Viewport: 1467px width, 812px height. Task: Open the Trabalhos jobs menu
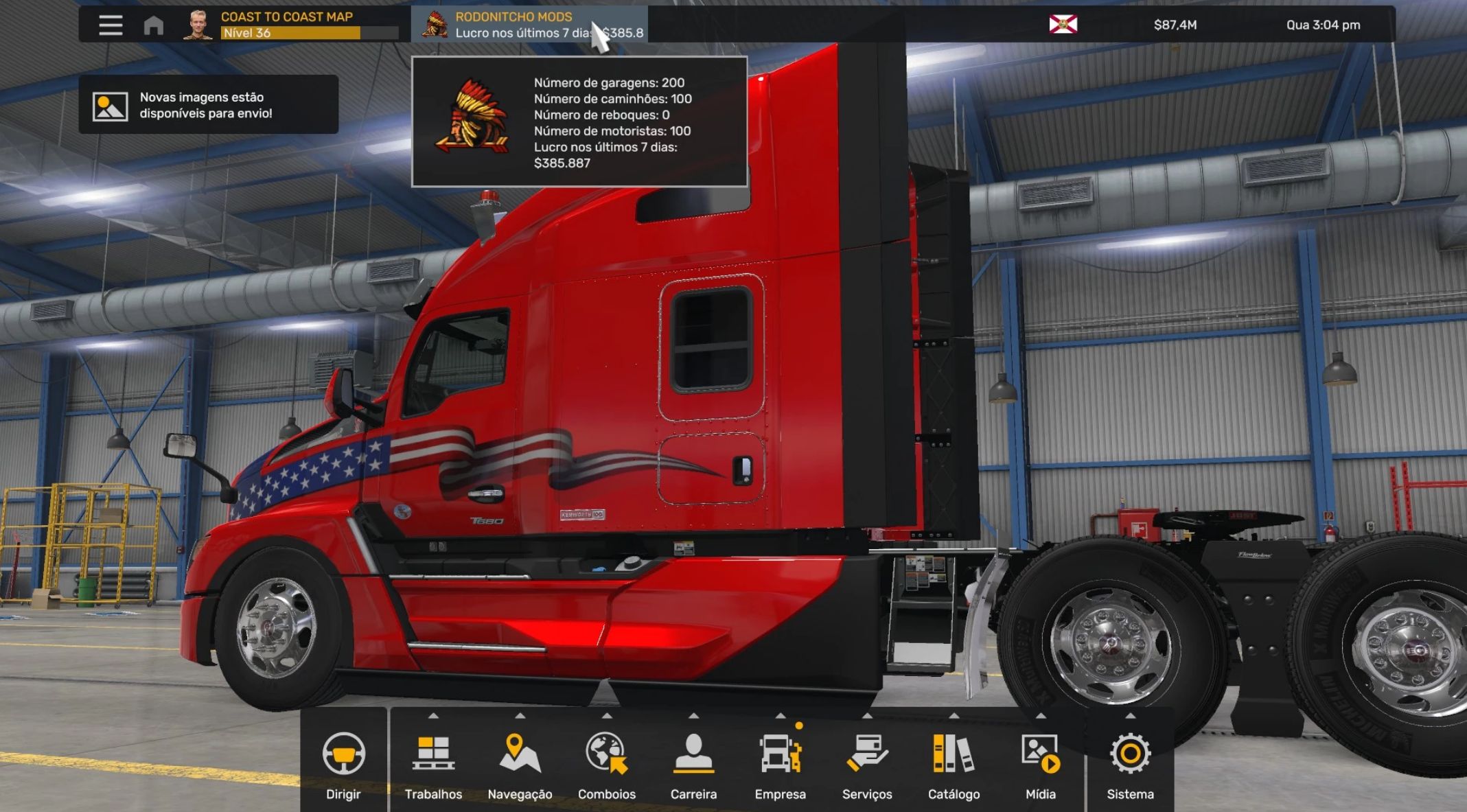point(433,763)
